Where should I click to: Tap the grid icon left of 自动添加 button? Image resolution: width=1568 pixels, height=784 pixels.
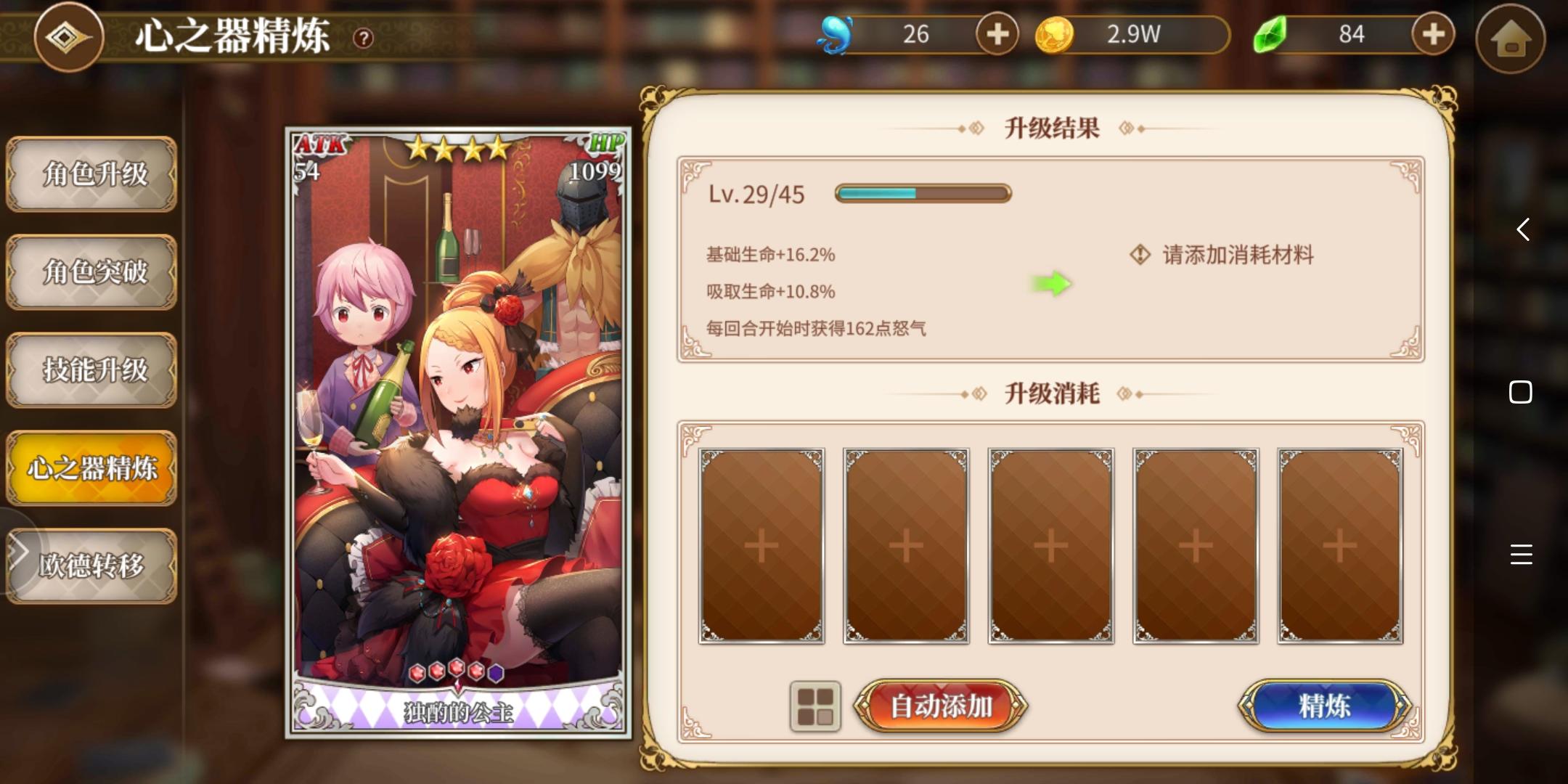click(814, 704)
